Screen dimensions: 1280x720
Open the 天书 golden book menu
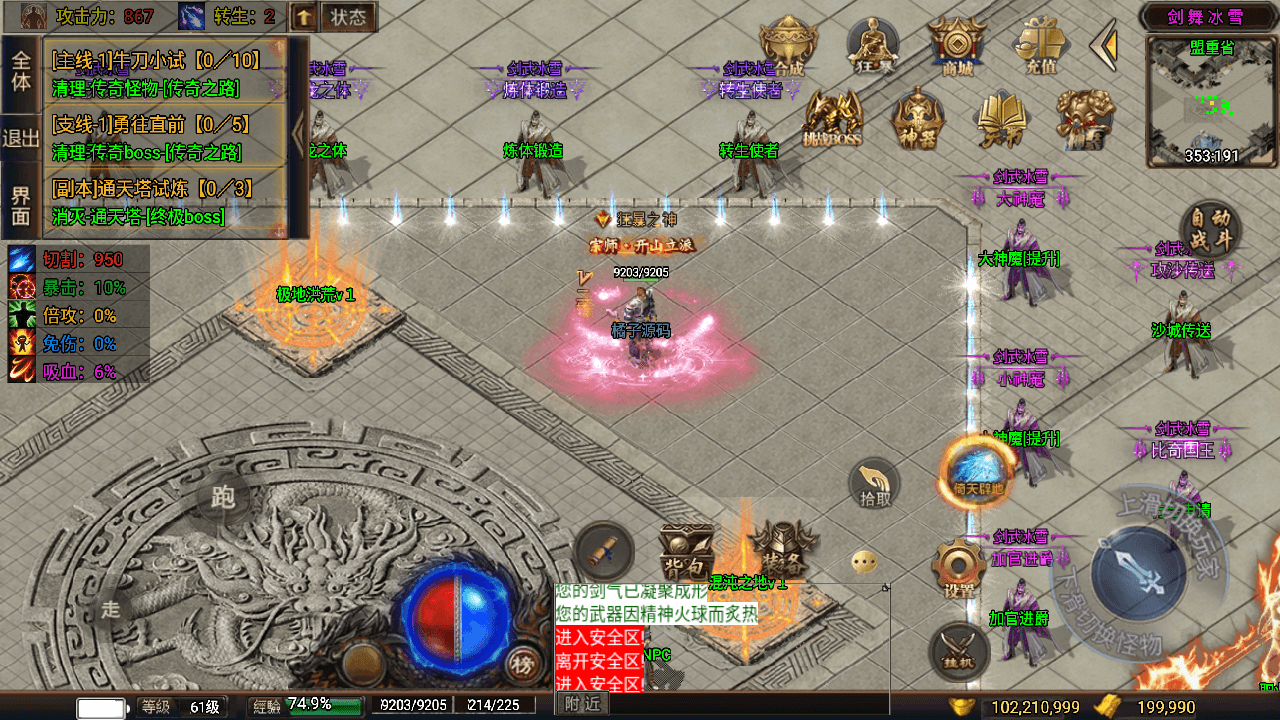[x=1002, y=120]
